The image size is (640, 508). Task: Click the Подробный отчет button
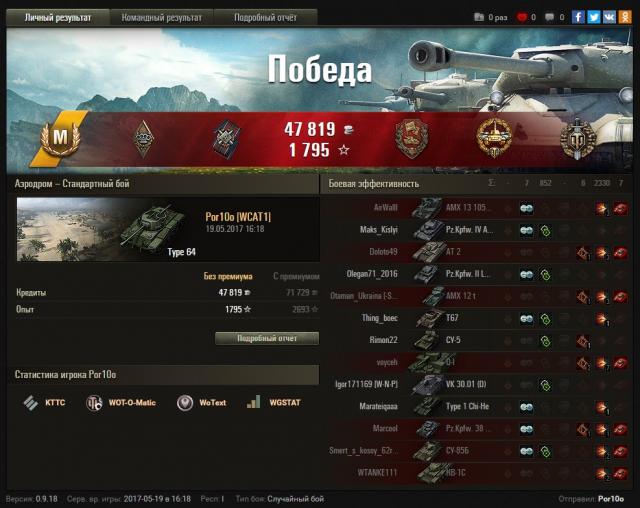tap(267, 338)
